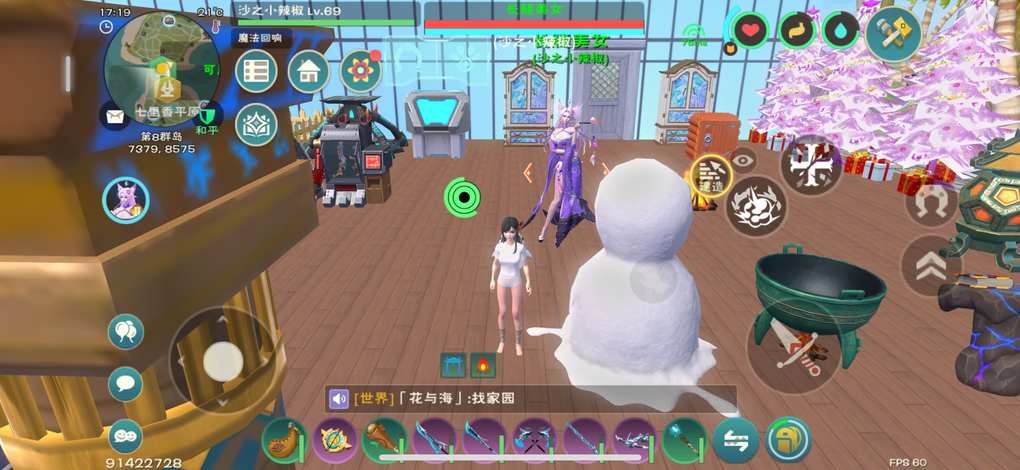Tap the home house button
Image resolution: width=1020 pixels, height=470 pixels.
pos(309,71)
